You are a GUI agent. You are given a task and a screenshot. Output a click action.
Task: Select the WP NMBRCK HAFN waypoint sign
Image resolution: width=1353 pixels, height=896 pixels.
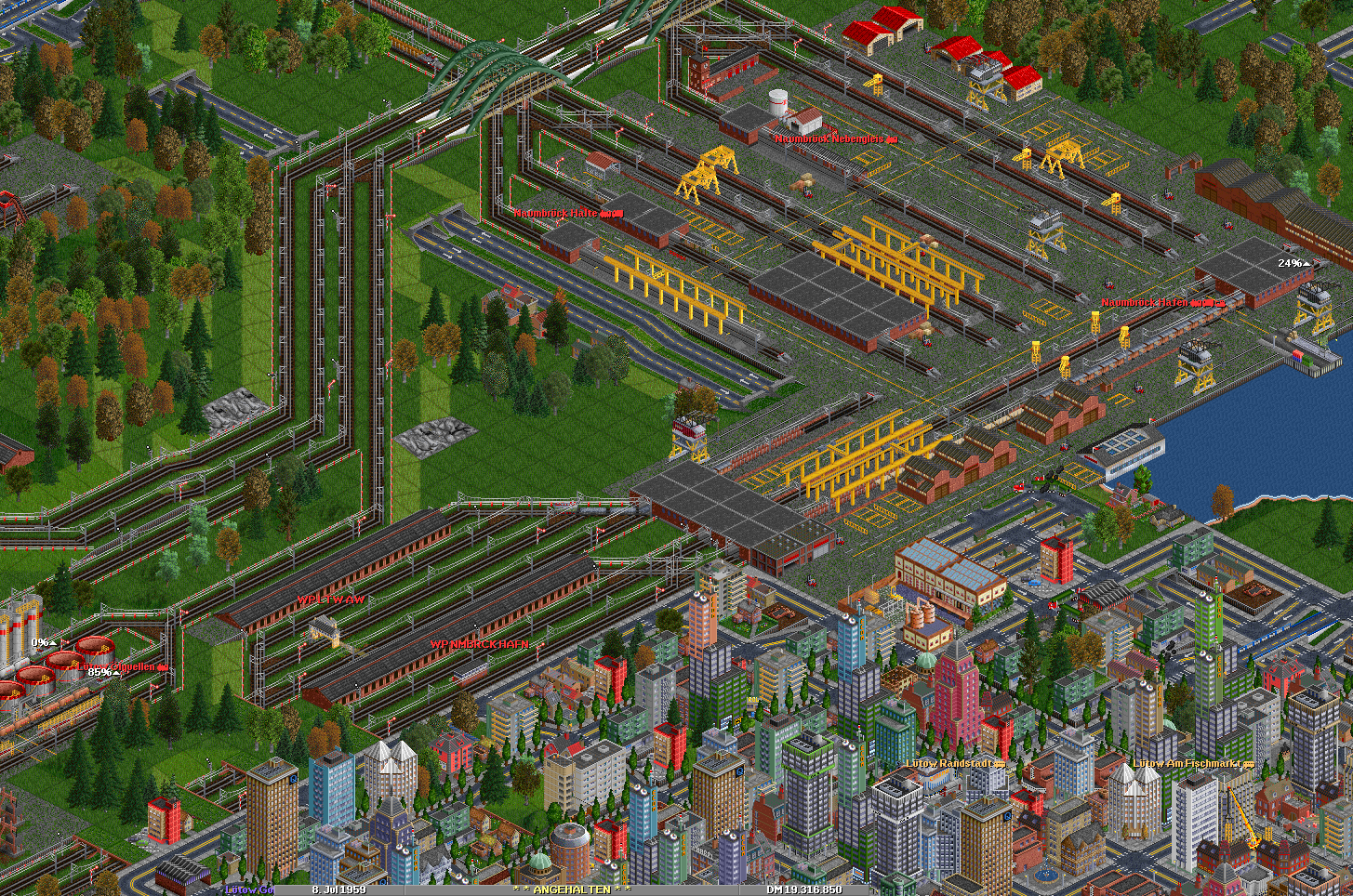point(479,644)
